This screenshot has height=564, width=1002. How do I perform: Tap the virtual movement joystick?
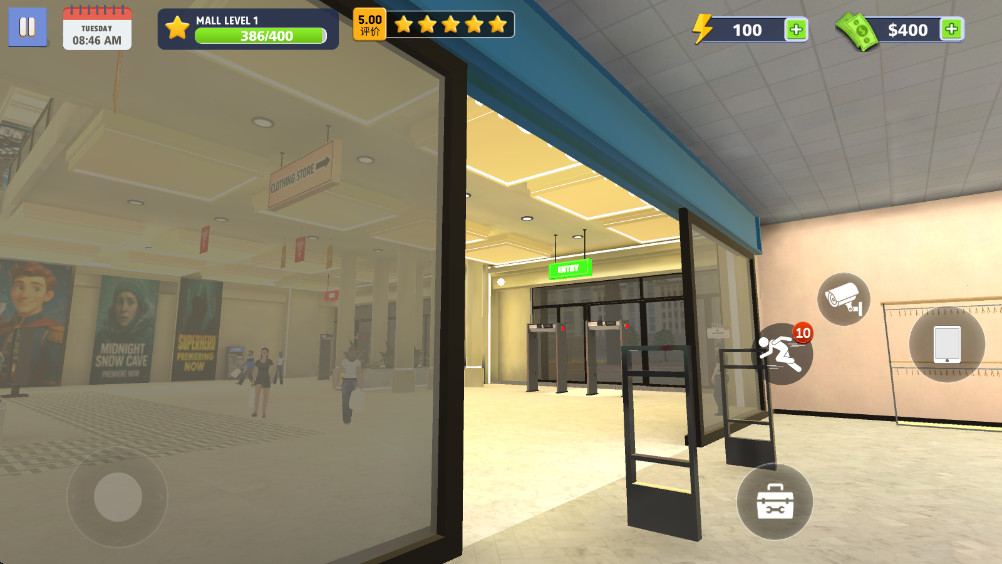(x=118, y=496)
